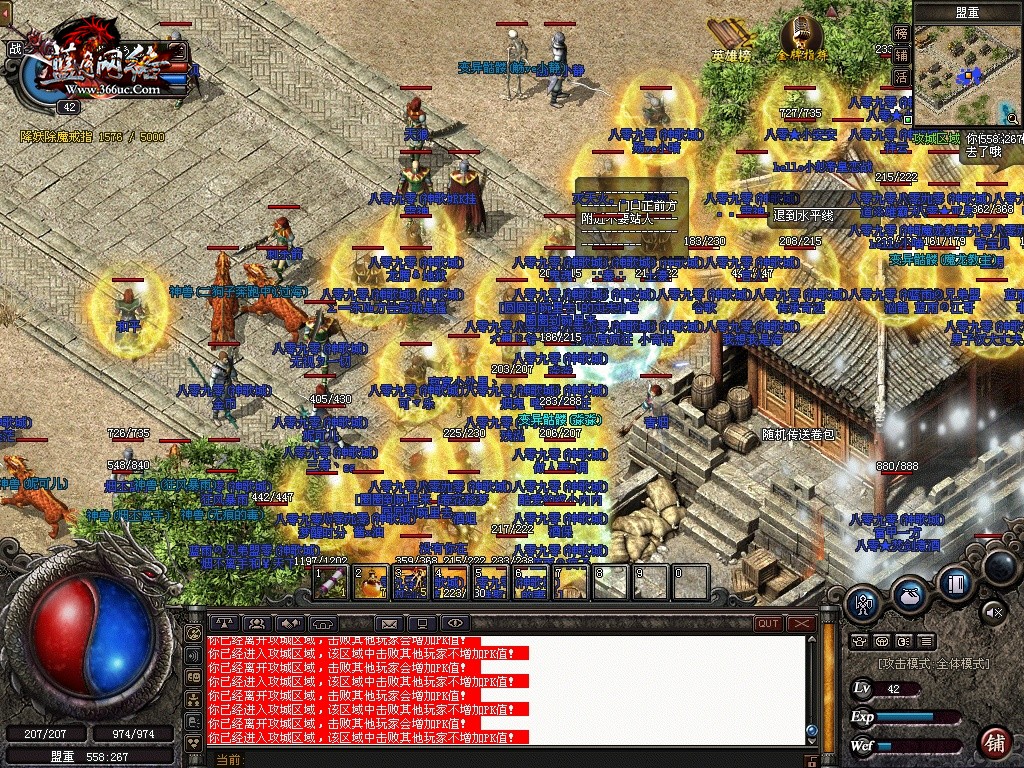
Task: Open the 金牌指挥 microphone icon
Action: [x=802, y=38]
